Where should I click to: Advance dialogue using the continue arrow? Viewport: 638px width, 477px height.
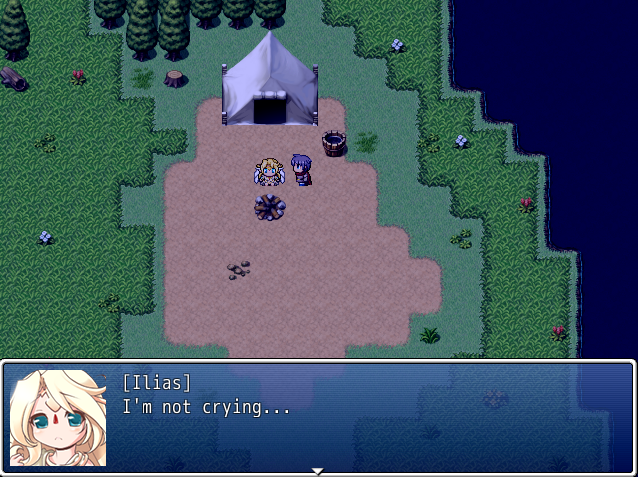tap(317, 470)
